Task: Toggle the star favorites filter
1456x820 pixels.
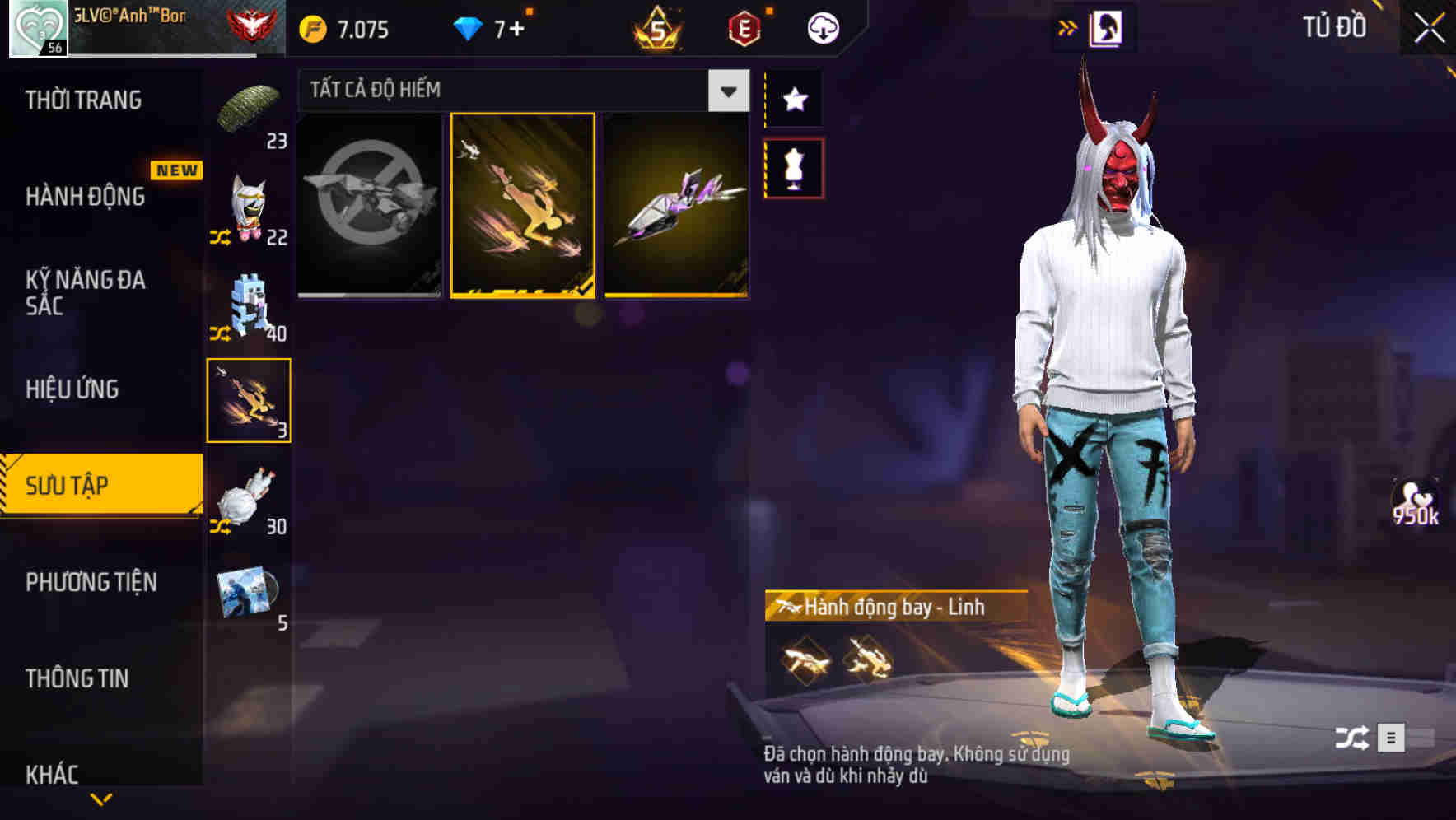Action: click(x=794, y=99)
